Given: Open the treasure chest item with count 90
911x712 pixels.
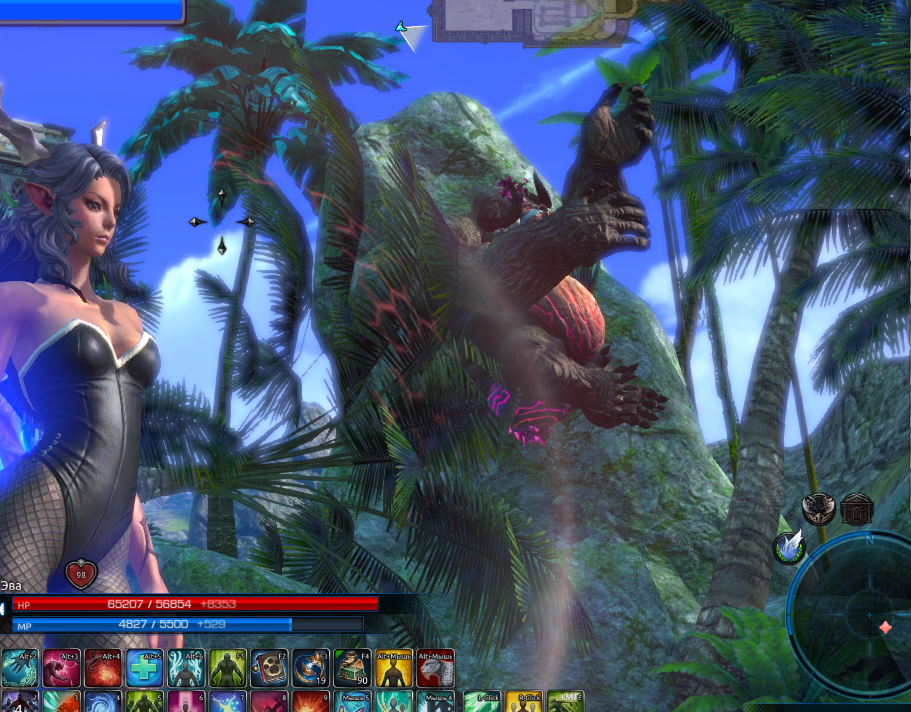Looking at the screenshot, I should tap(352, 666).
